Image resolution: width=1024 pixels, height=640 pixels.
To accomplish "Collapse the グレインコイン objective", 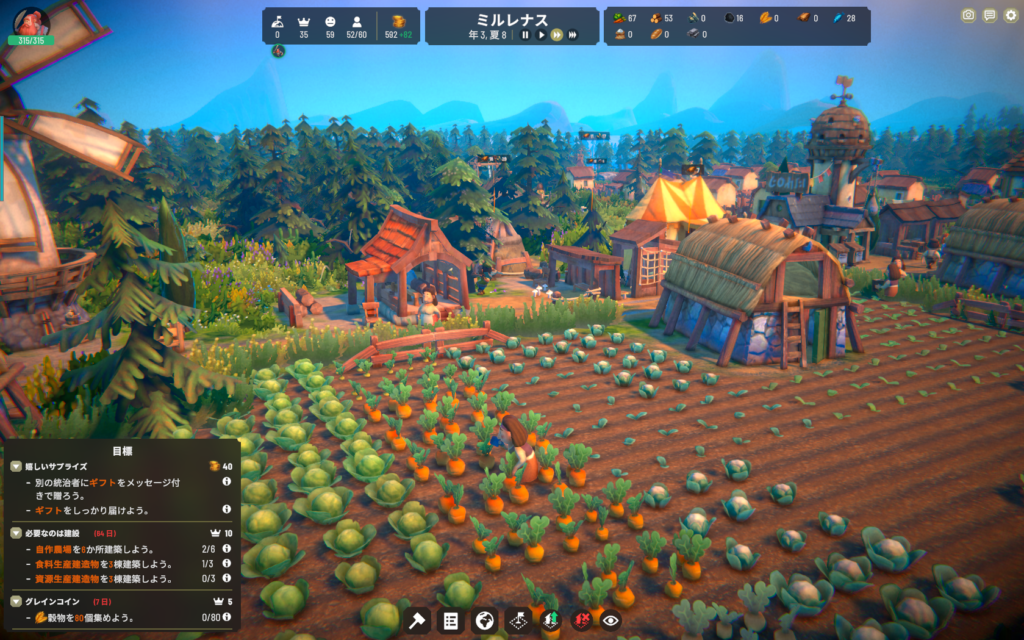I will [x=16, y=601].
